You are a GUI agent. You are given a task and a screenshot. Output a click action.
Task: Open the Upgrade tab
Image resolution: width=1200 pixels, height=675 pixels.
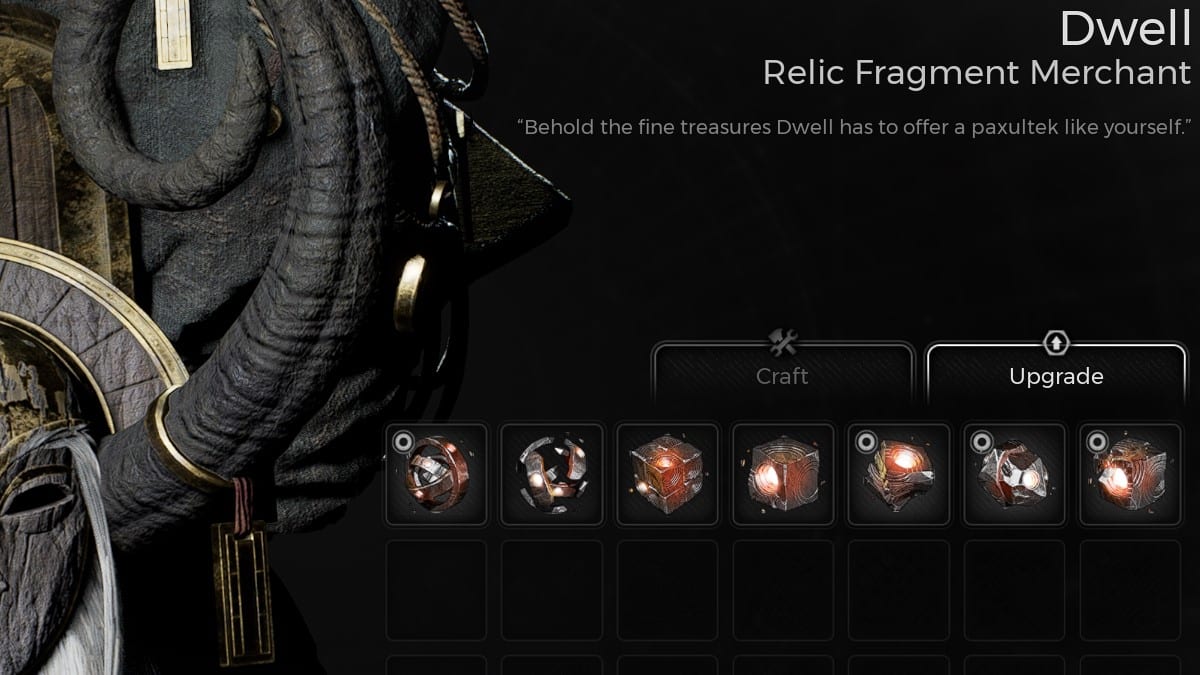1056,375
